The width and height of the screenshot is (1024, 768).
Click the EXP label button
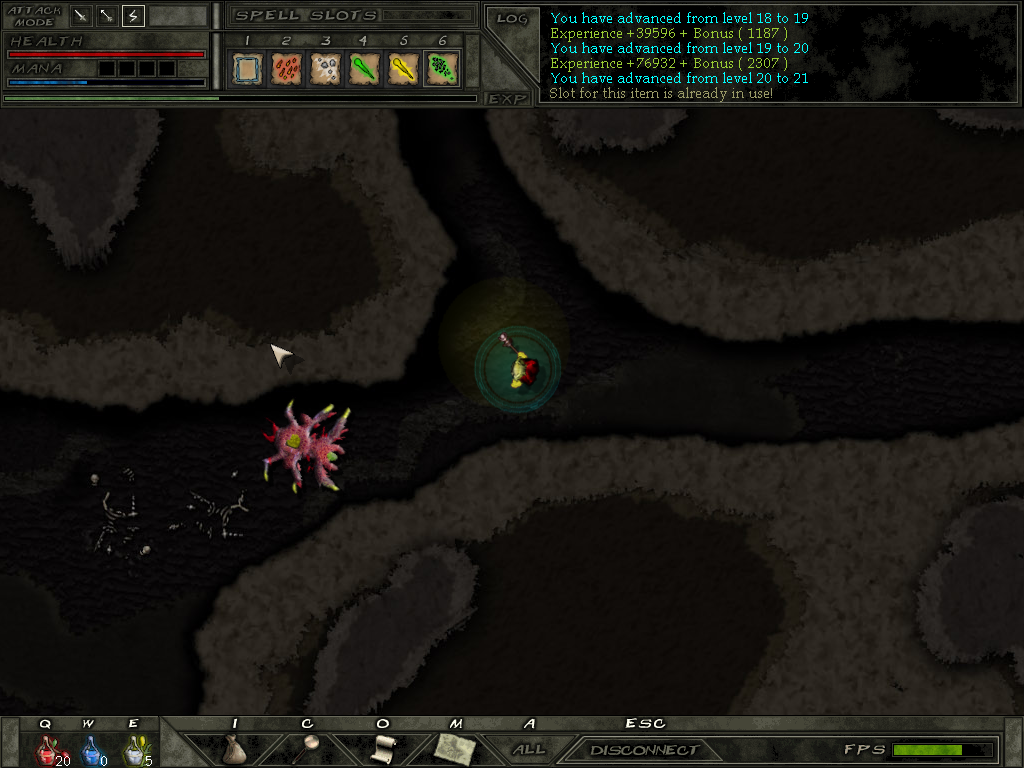point(507,99)
